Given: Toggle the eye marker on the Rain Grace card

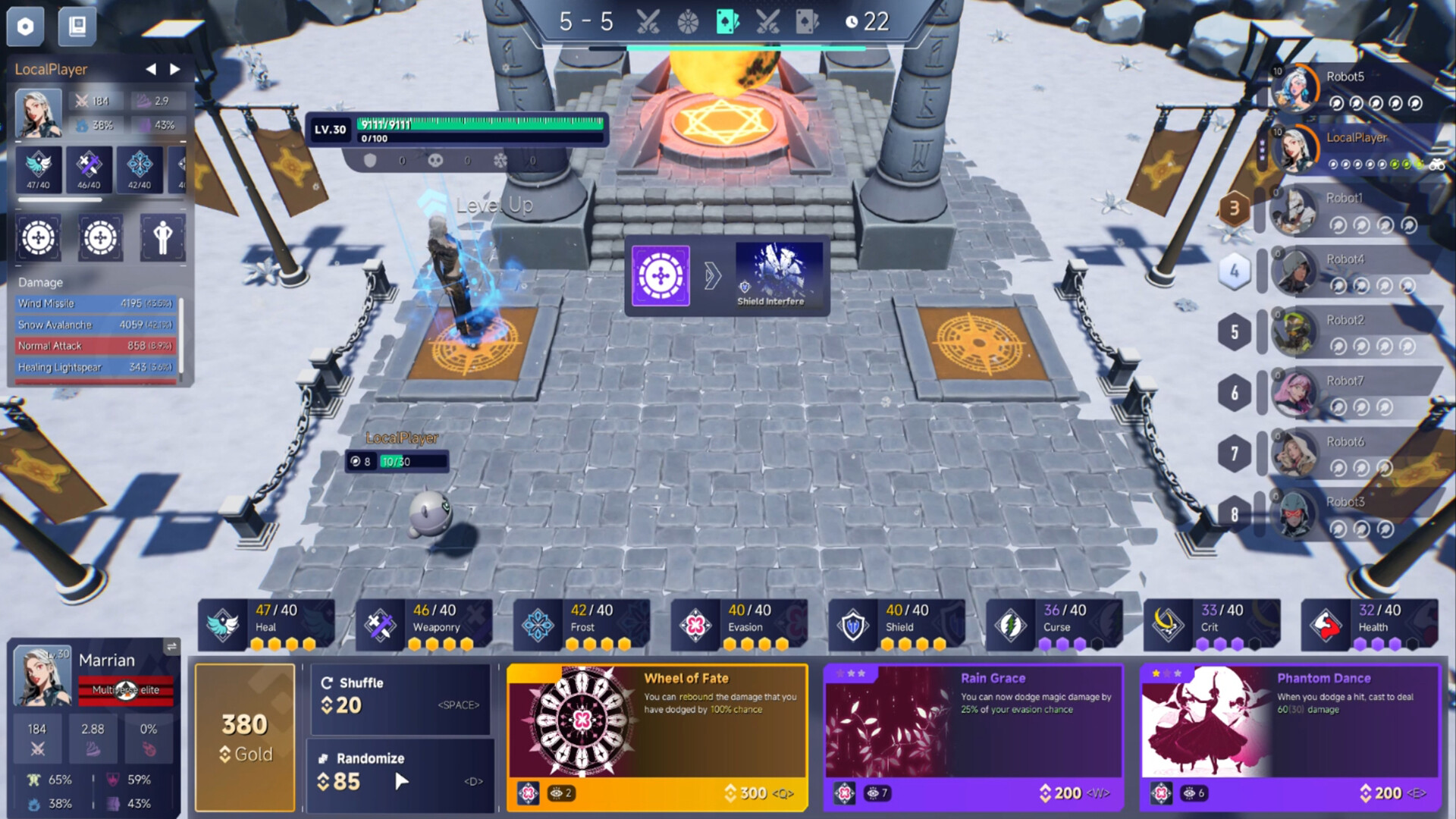Looking at the screenshot, I should pos(876,792).
